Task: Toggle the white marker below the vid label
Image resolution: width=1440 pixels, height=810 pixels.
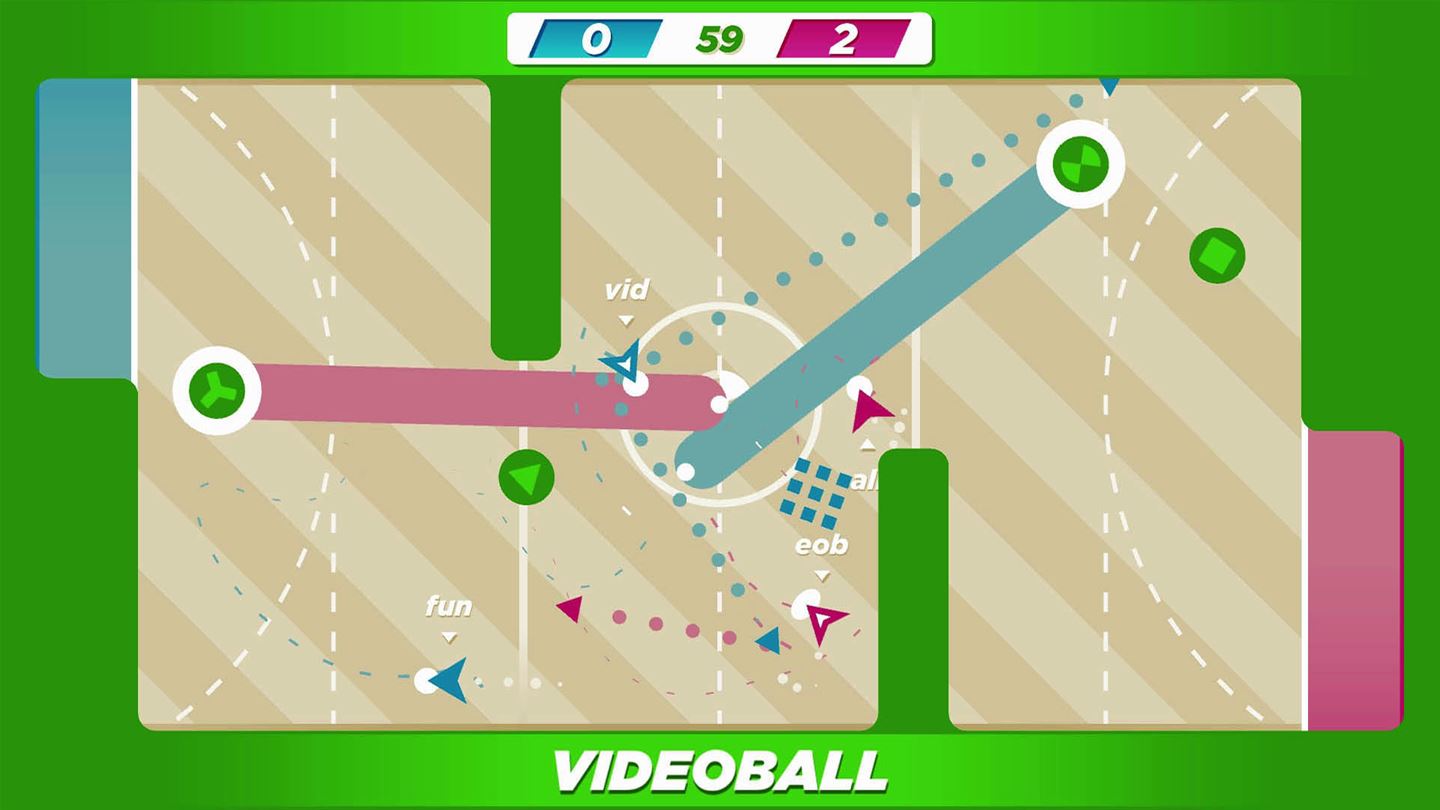Action: click(625, 320)
